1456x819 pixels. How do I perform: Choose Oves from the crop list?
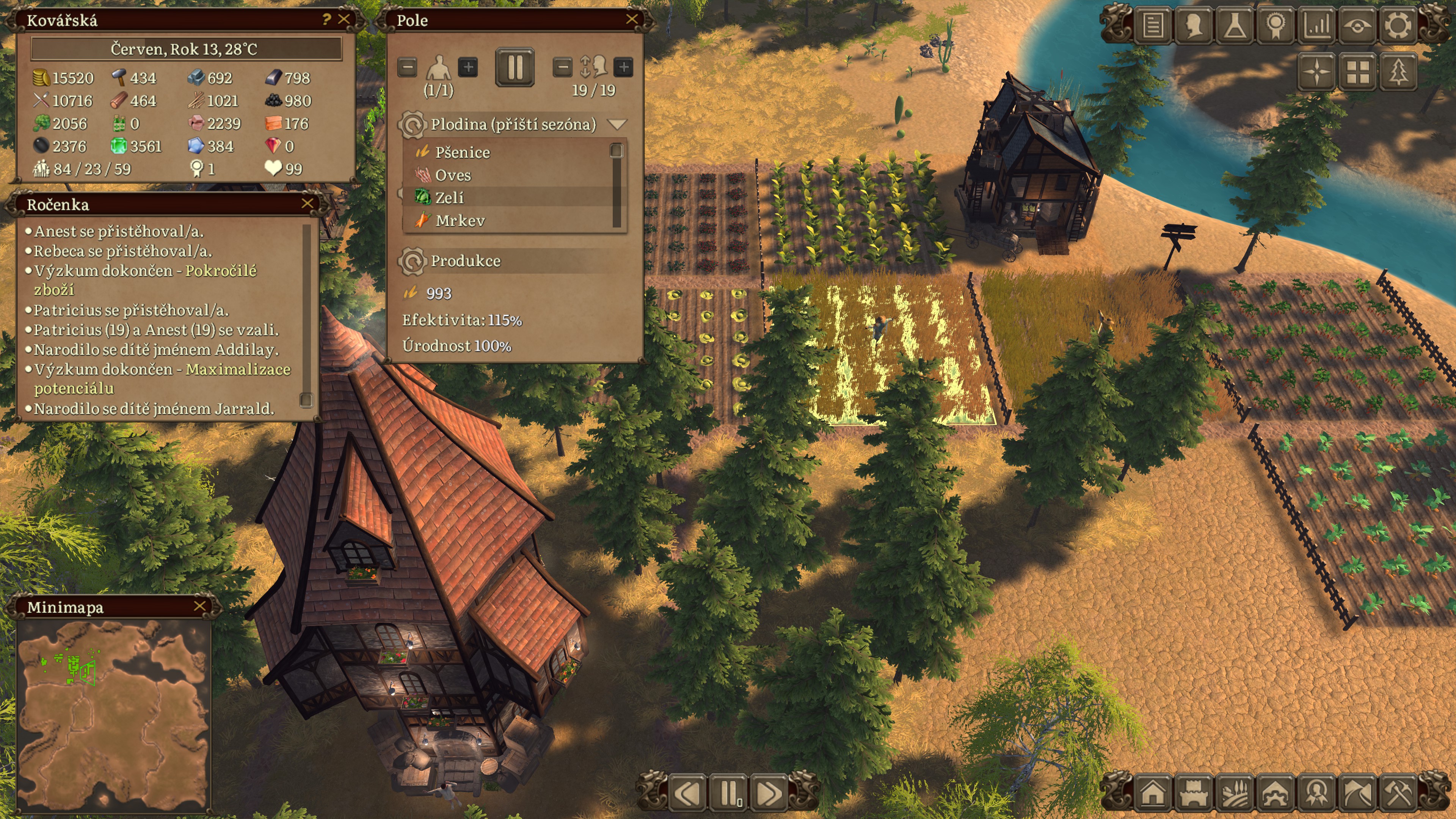[x=453, y=175]
